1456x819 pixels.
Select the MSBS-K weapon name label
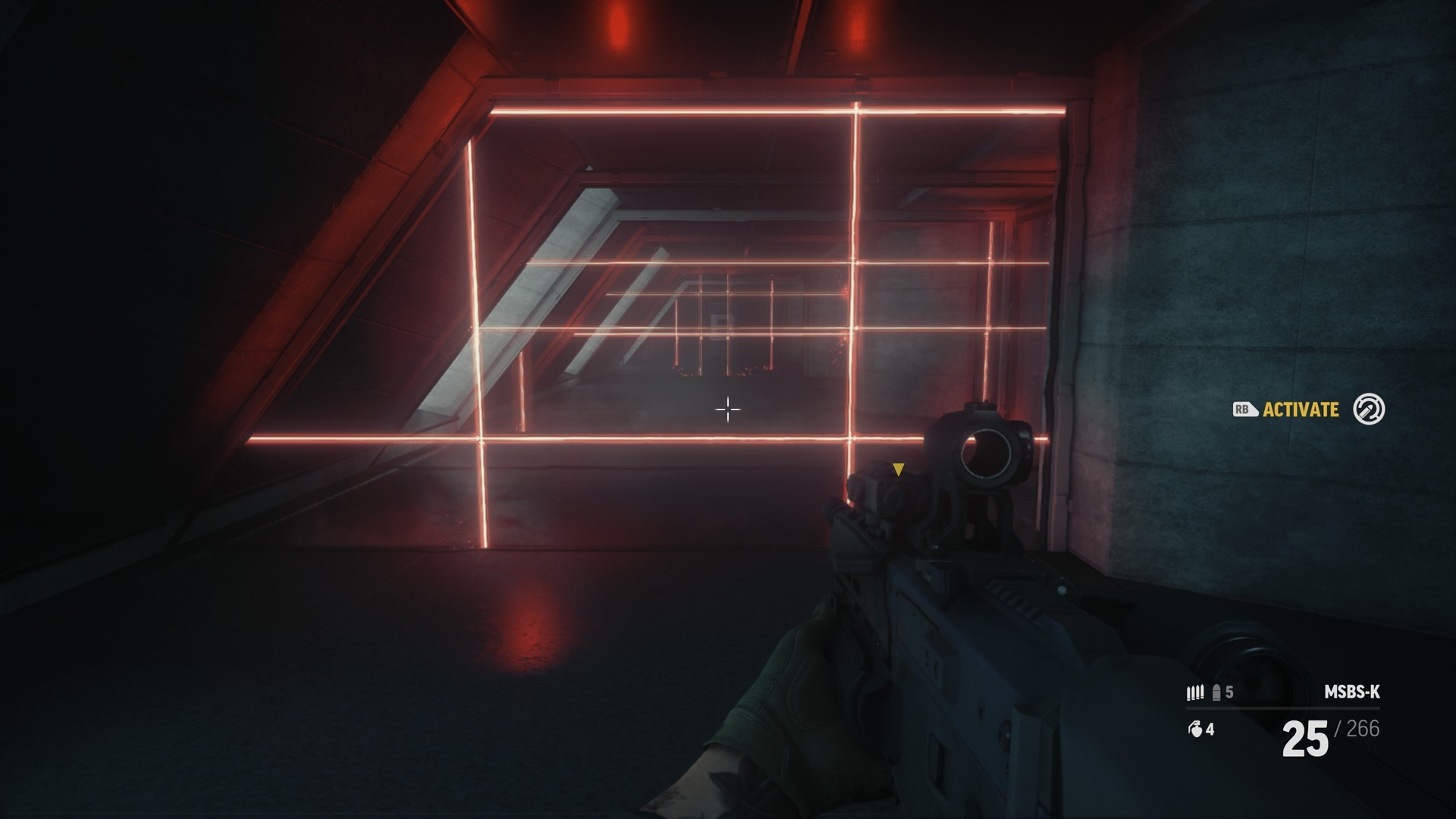coord(1354,692)
